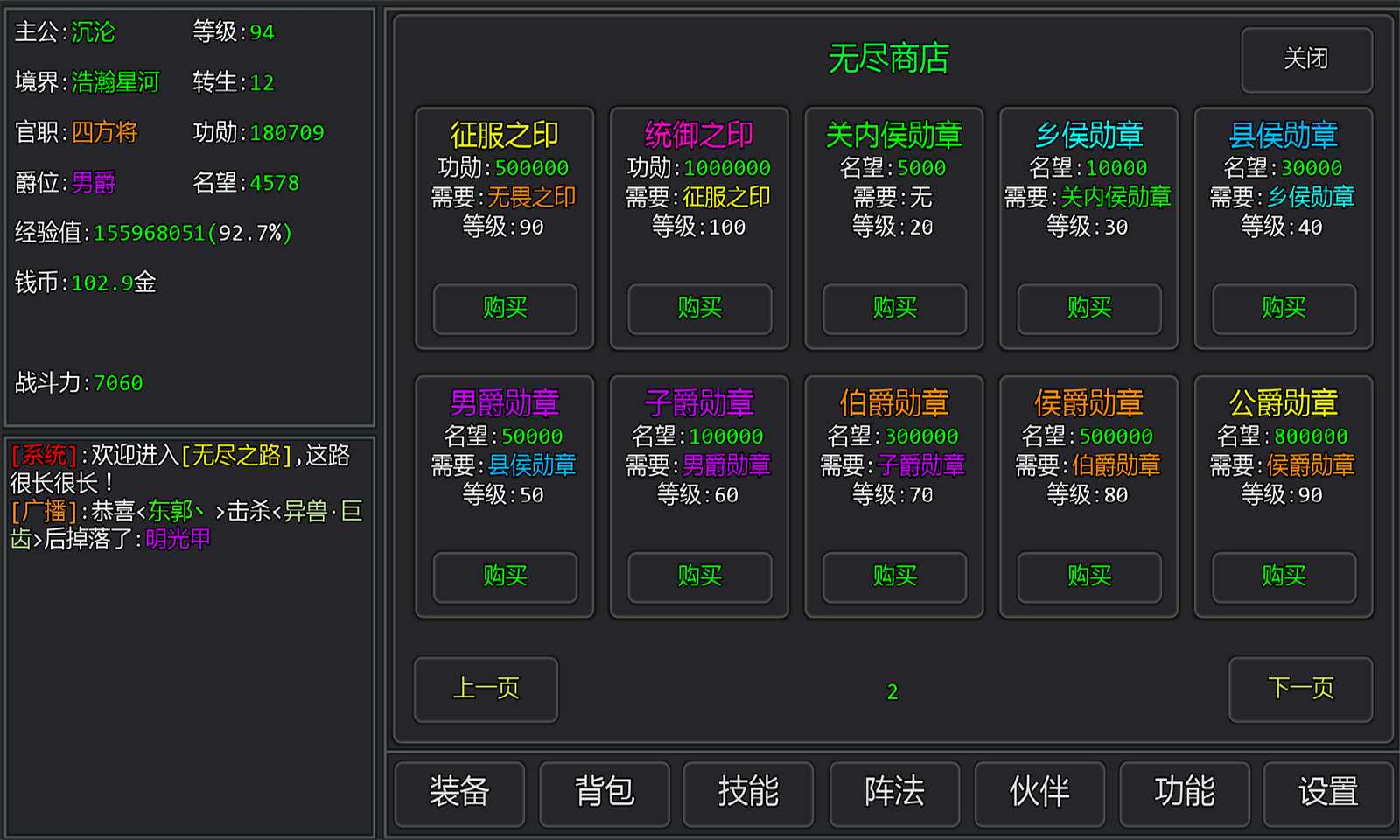打开阵法界面
The image size is (1400, 840).
[x=894, y=793]
